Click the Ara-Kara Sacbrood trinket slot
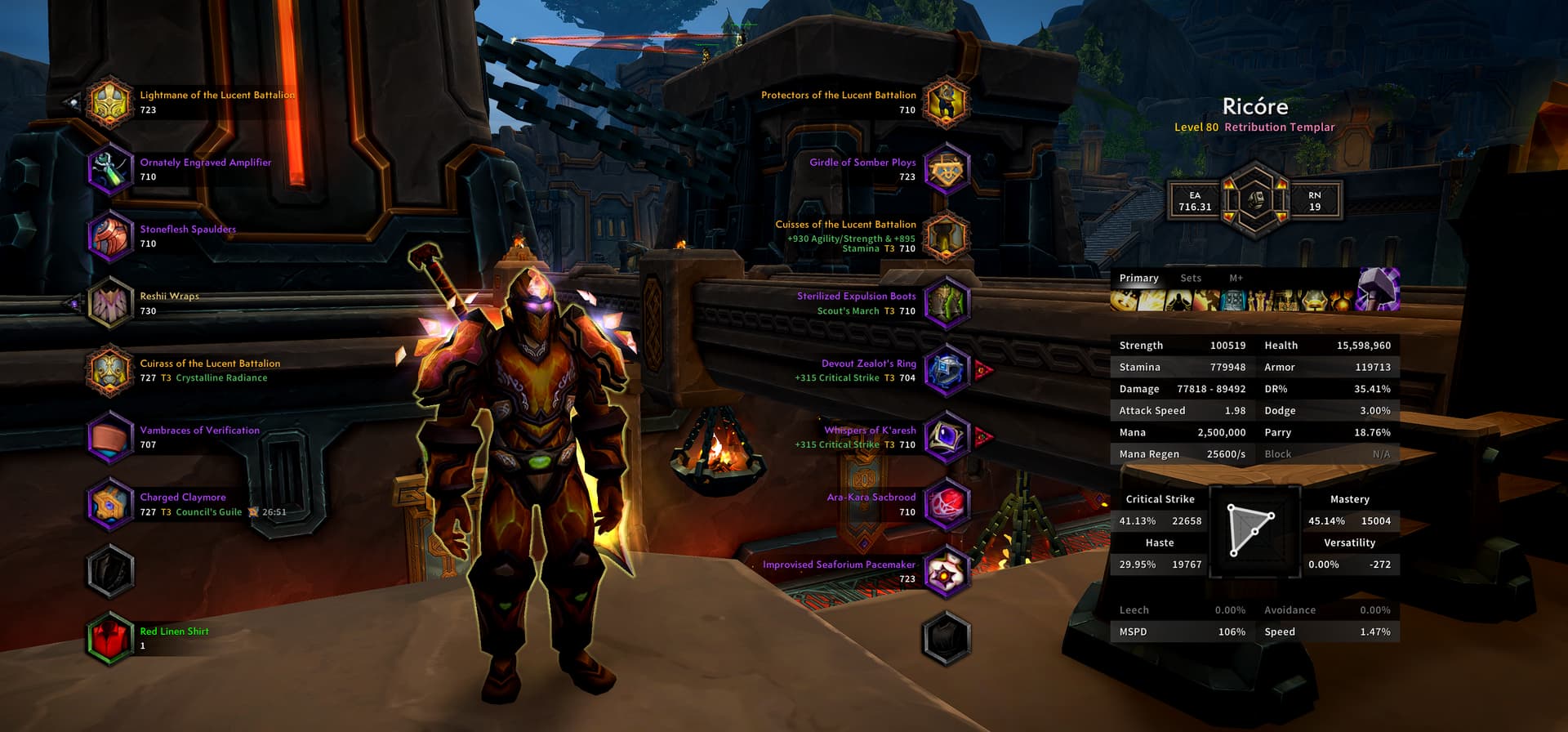The height and width of the screenshot is (732, 1568). (x=947, y=504)
